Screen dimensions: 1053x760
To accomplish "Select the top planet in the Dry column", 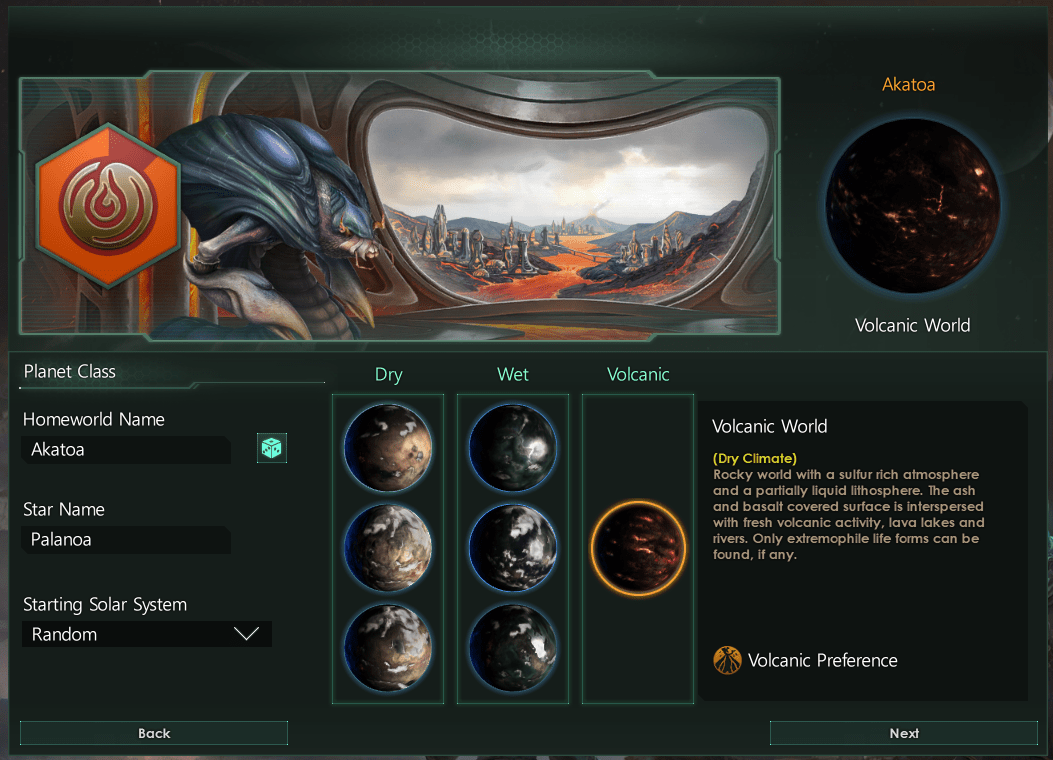I will click(x=388, y=447).
